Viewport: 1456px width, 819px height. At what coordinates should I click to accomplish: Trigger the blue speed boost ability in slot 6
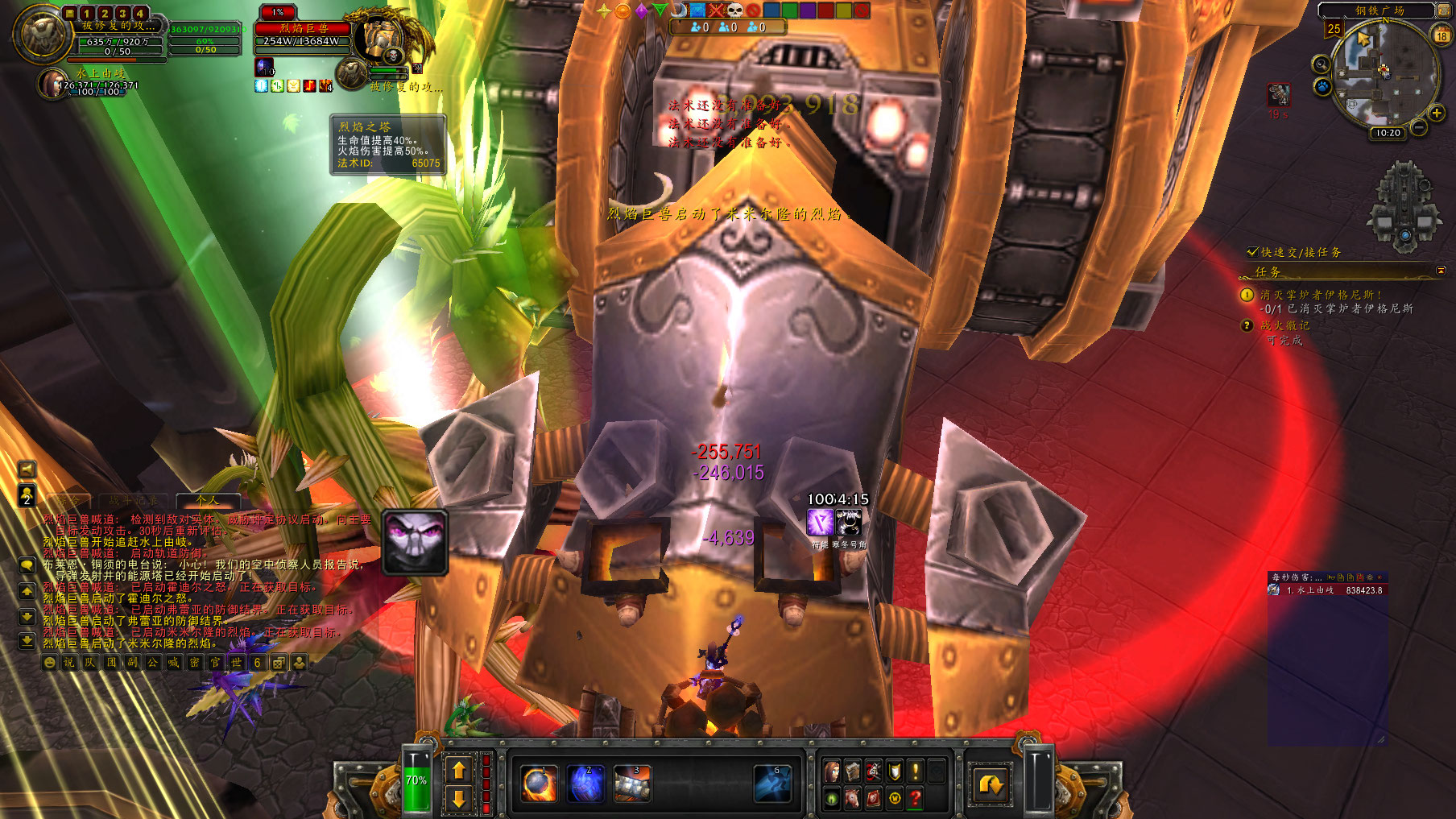[772, 784]
